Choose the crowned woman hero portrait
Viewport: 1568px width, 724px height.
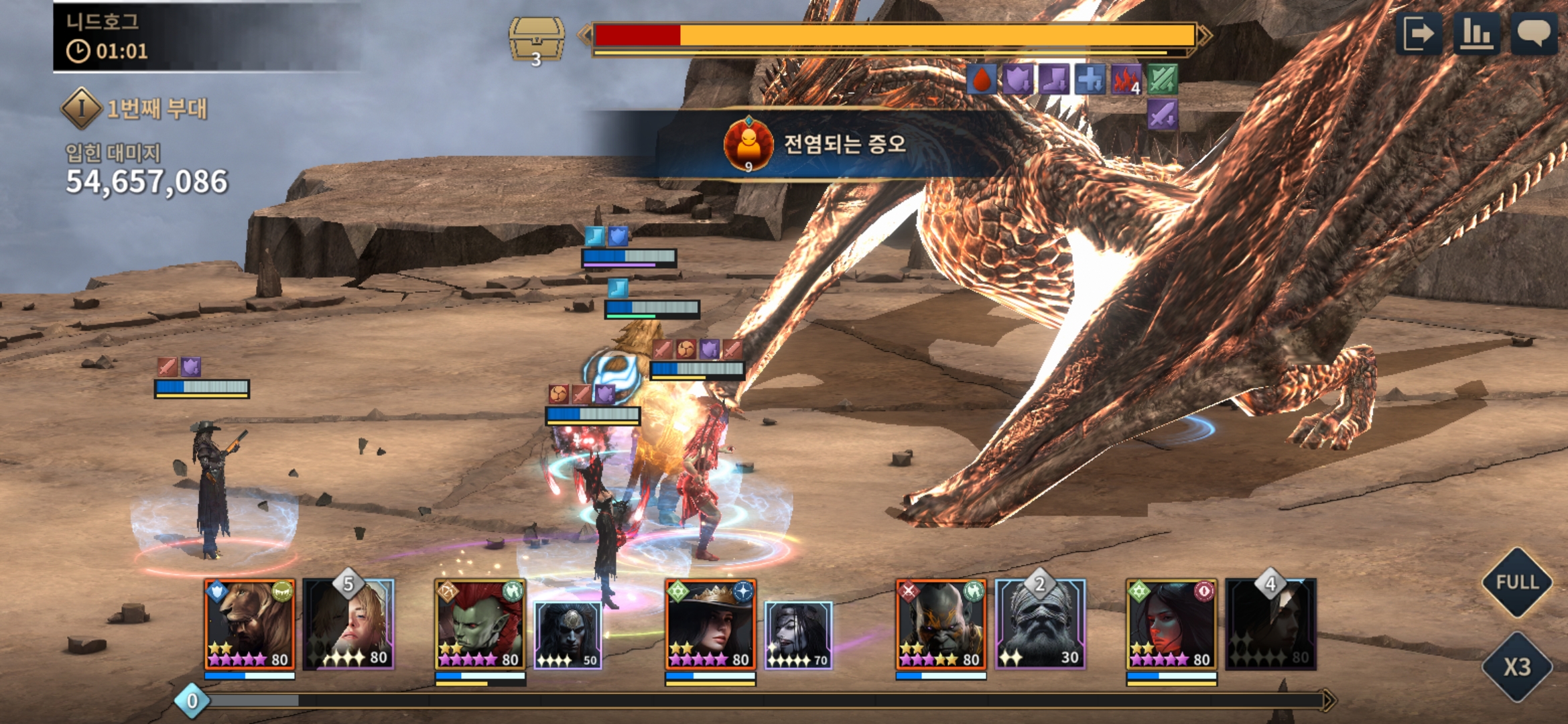710,625
